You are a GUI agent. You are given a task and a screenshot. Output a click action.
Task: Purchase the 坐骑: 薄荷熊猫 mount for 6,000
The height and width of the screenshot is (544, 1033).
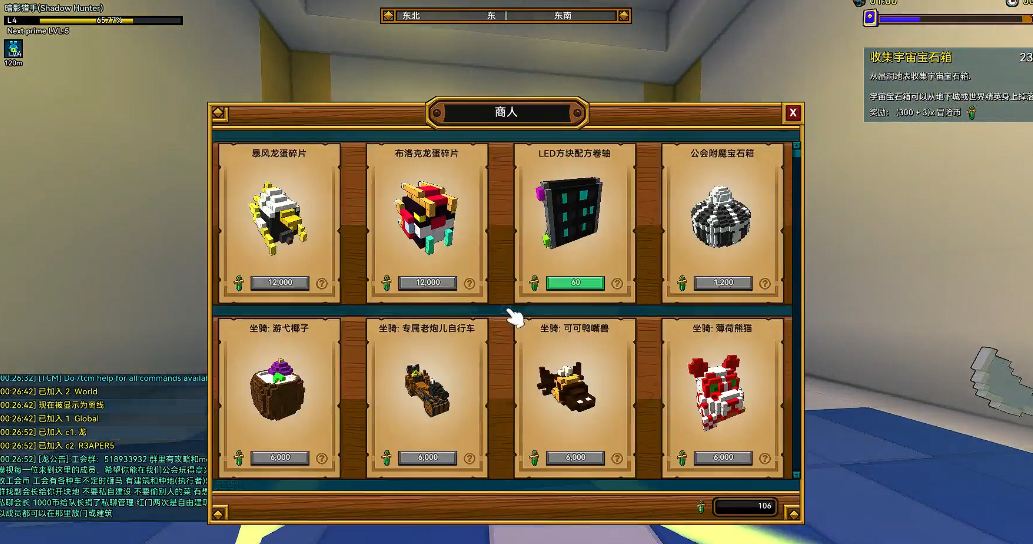coord(723,457)
